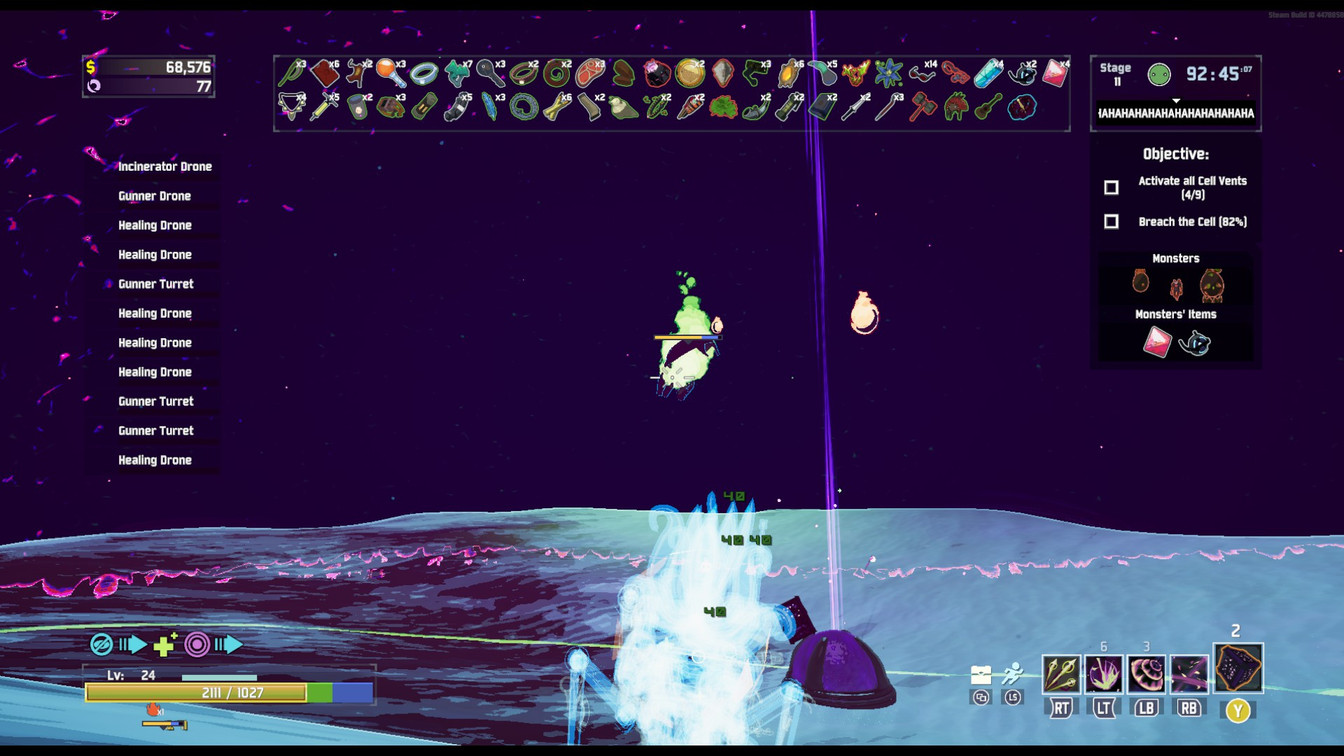Select the shell-shaped skill icon
Screen dimensions: 1344x756
point(1146,675)
